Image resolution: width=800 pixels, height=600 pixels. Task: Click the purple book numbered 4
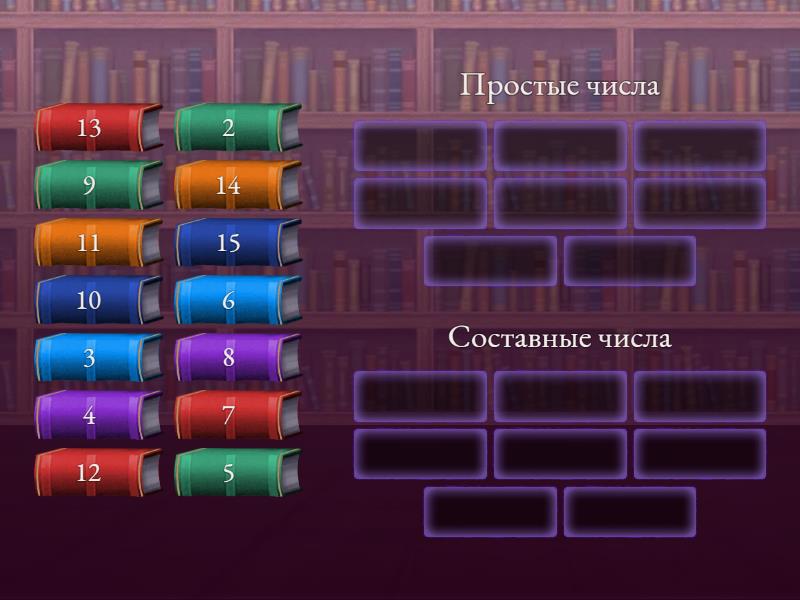click(x=98, y=415)
